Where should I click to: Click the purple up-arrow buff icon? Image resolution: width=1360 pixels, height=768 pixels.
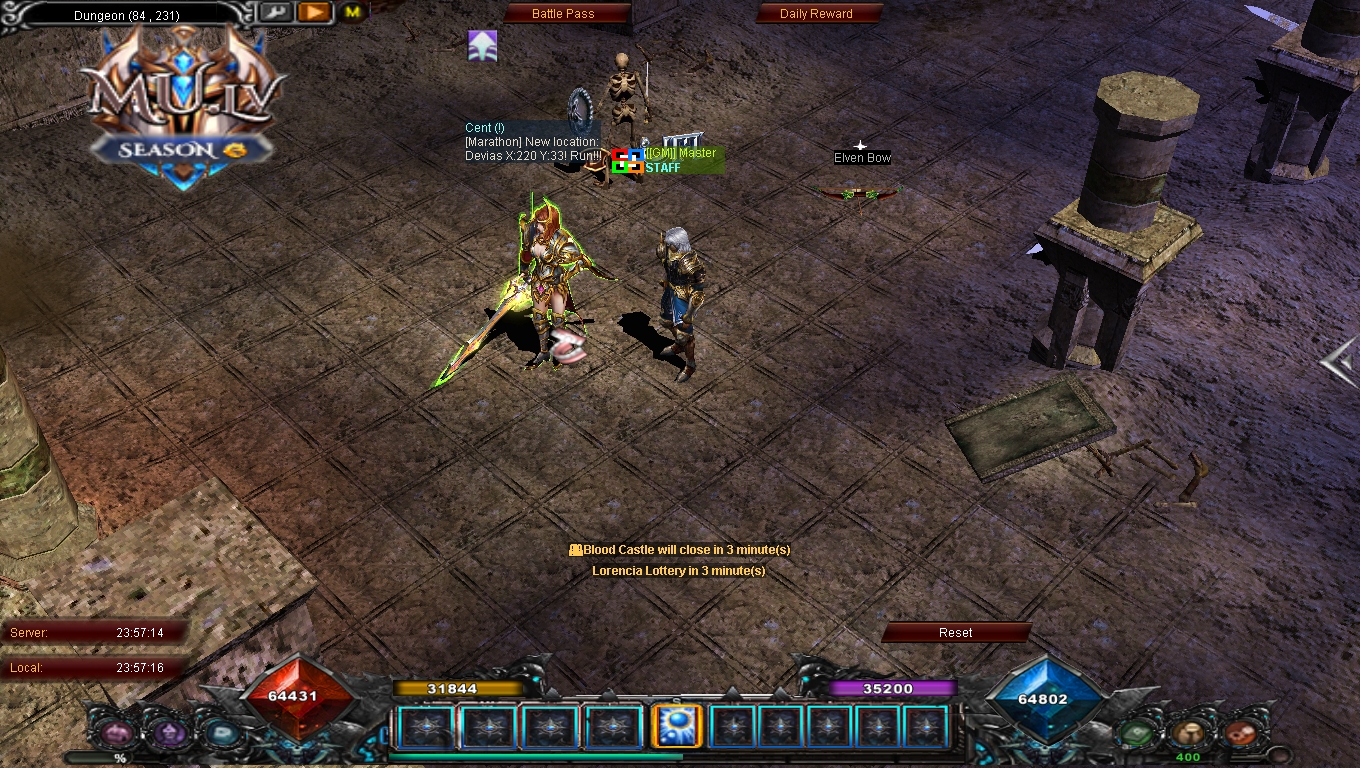pyautogui.click(x=483, y=45)
